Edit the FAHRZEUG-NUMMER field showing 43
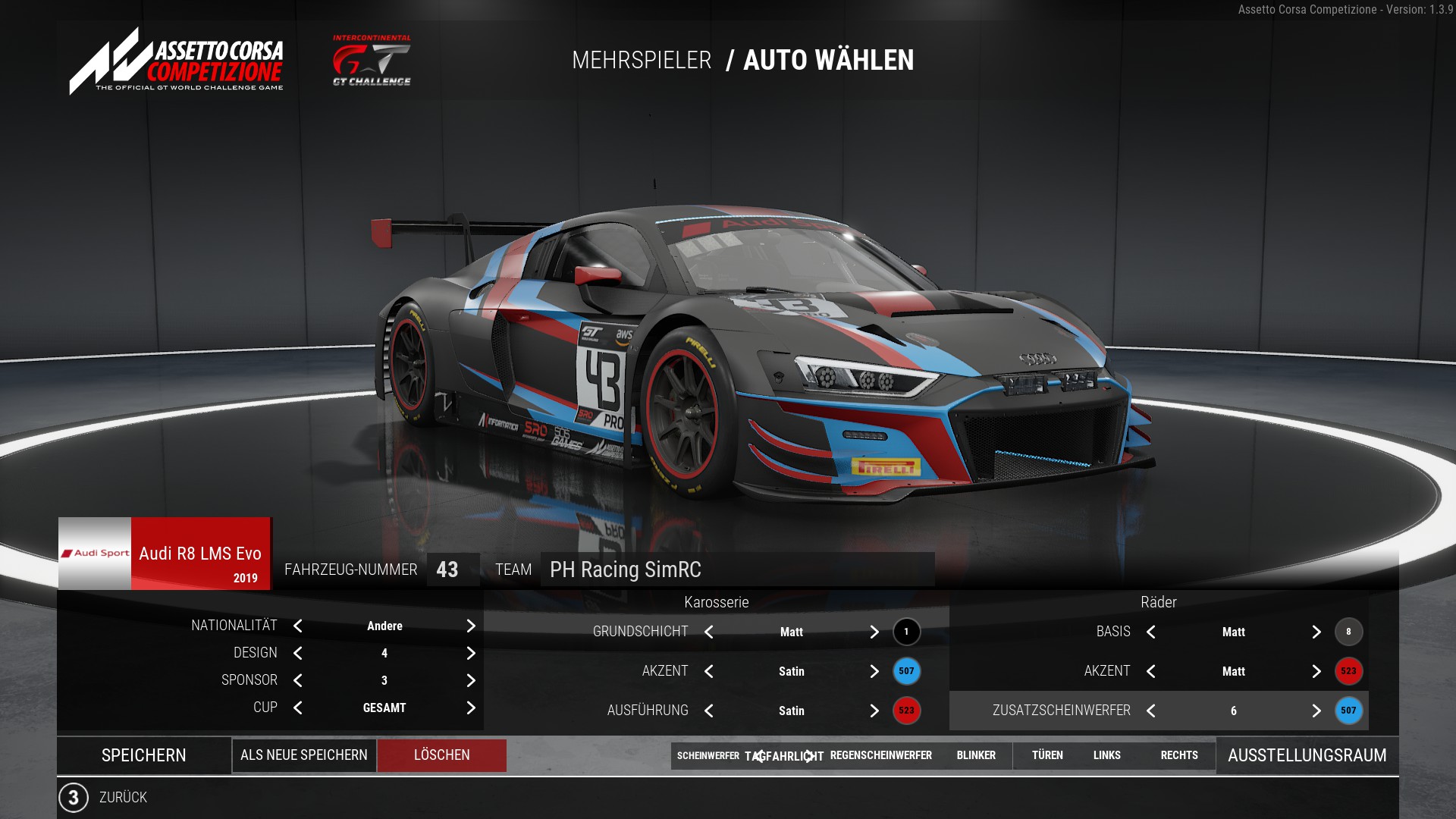 452,570
